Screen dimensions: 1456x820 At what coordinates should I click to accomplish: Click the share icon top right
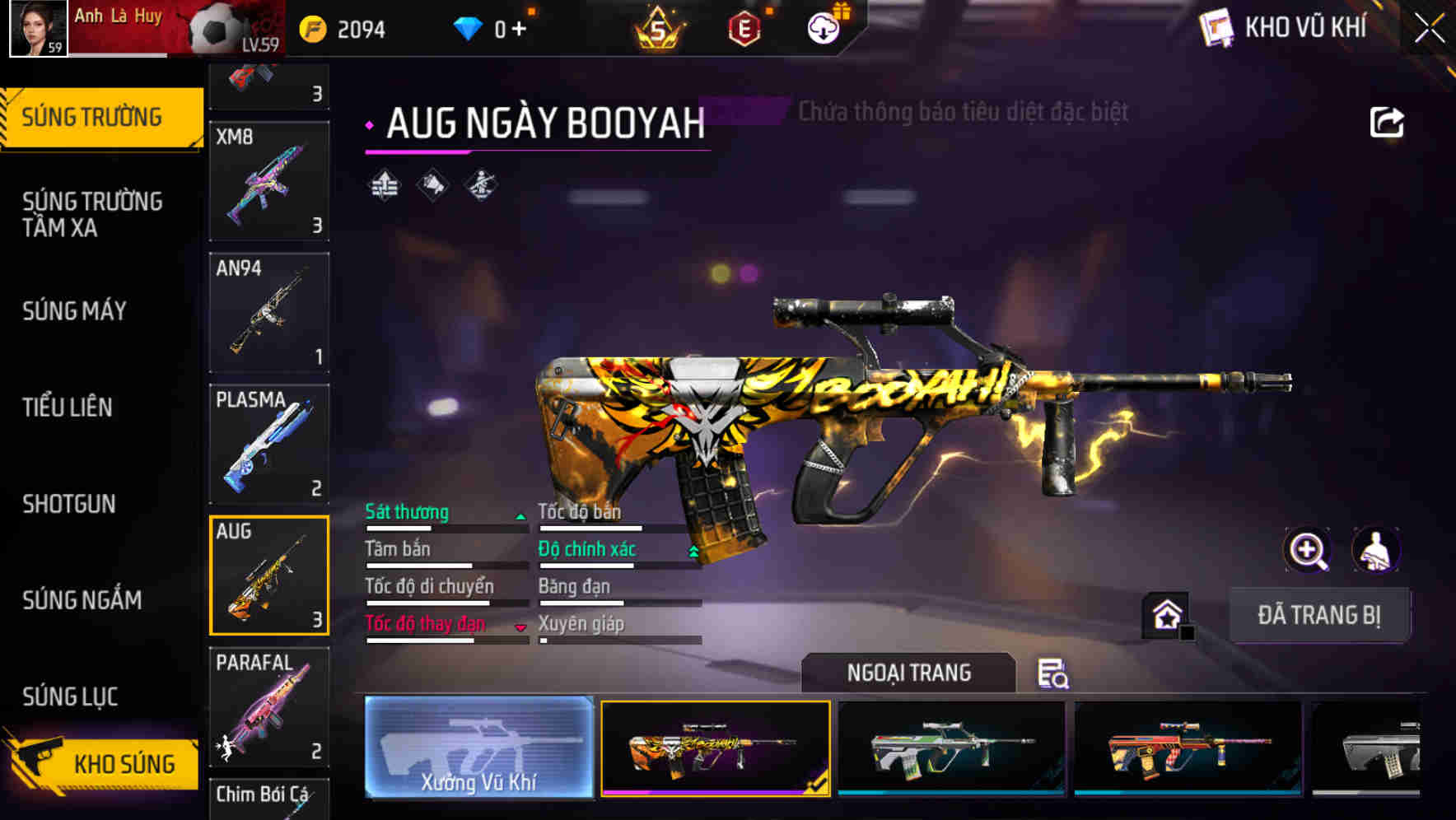1386,121
